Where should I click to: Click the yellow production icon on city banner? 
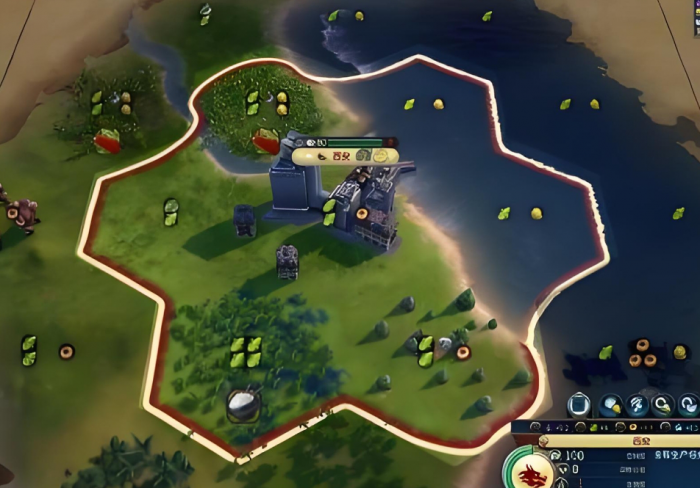pyautogui.click(x=383, y=155)
